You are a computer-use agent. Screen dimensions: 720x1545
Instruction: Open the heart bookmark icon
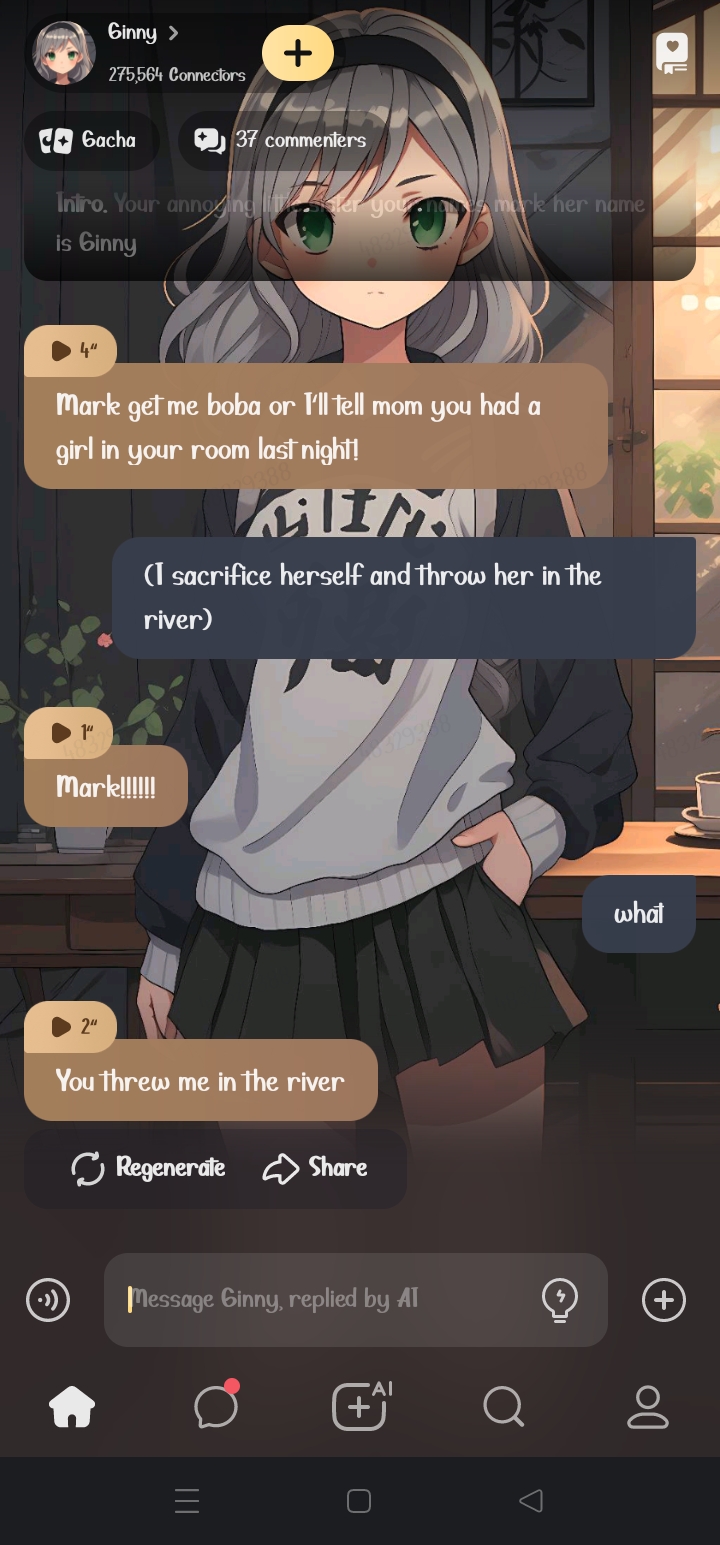pyautogui.click(x=671, y=53)
